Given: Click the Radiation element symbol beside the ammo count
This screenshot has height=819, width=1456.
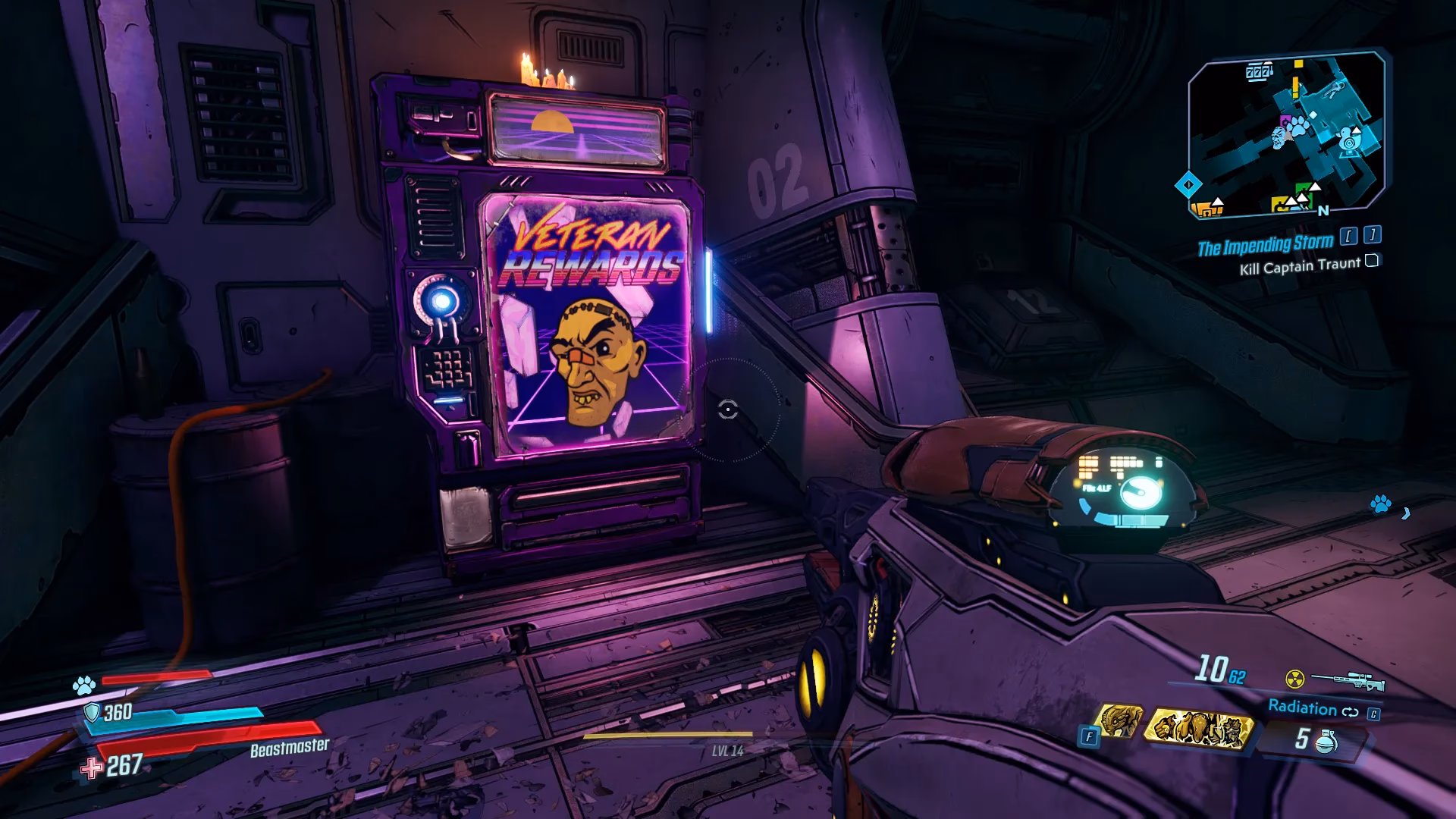Looking at the screenshot, I should pyautogui.click(x=1296, y=681).
